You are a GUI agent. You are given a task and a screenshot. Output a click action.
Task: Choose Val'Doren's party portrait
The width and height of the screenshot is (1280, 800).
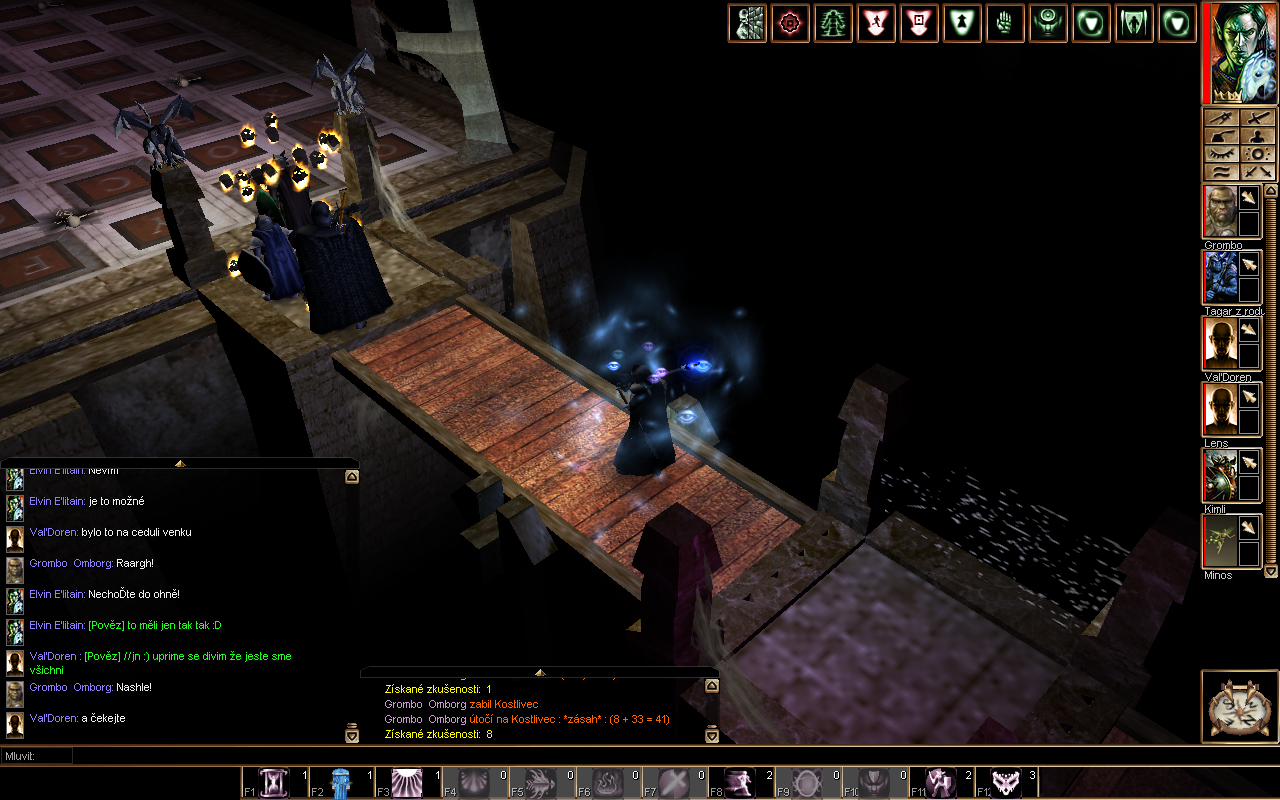1220,344
